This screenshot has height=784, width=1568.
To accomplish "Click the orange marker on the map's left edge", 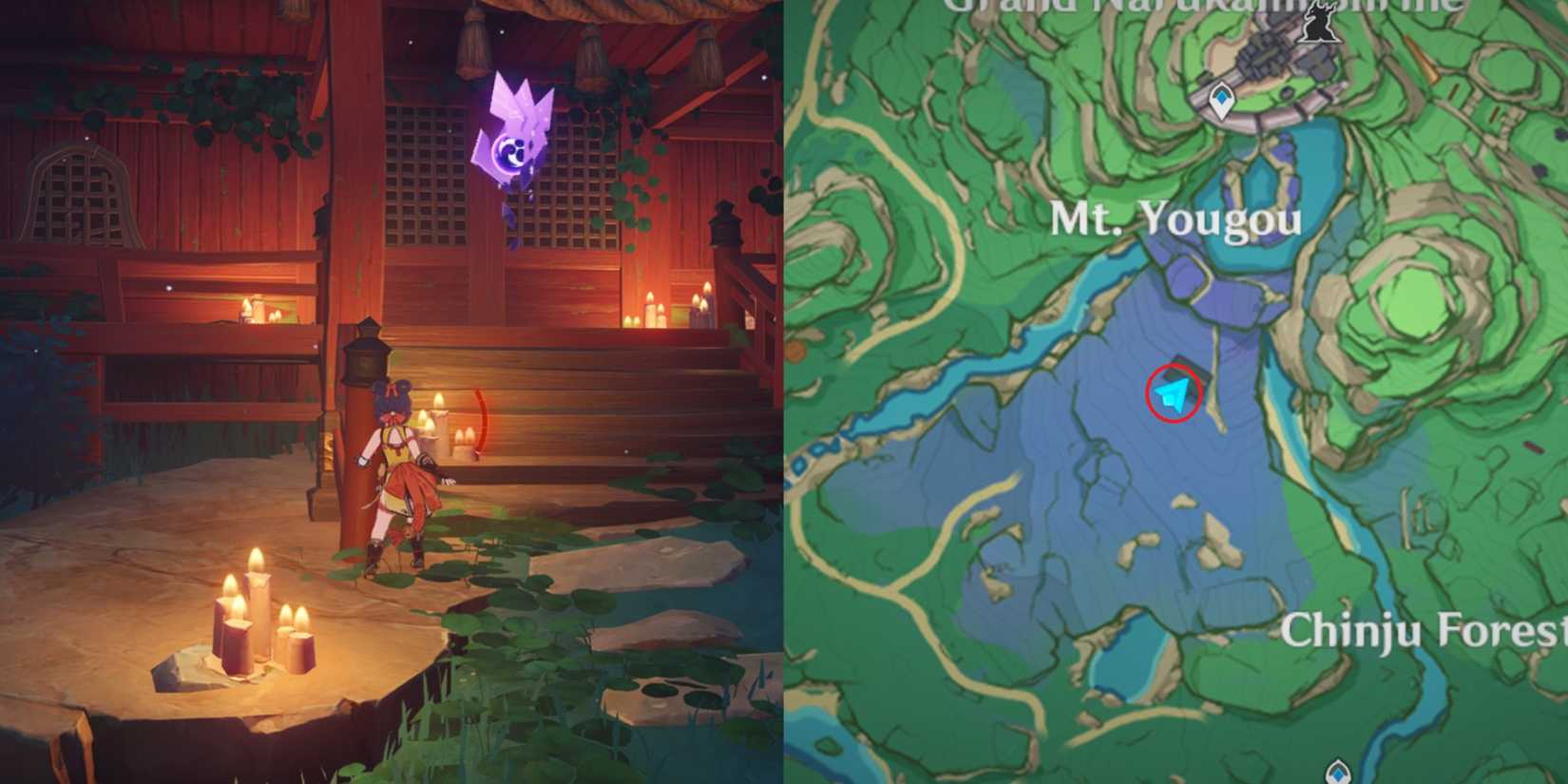I will pyautogui.click(x=794, y=351).
